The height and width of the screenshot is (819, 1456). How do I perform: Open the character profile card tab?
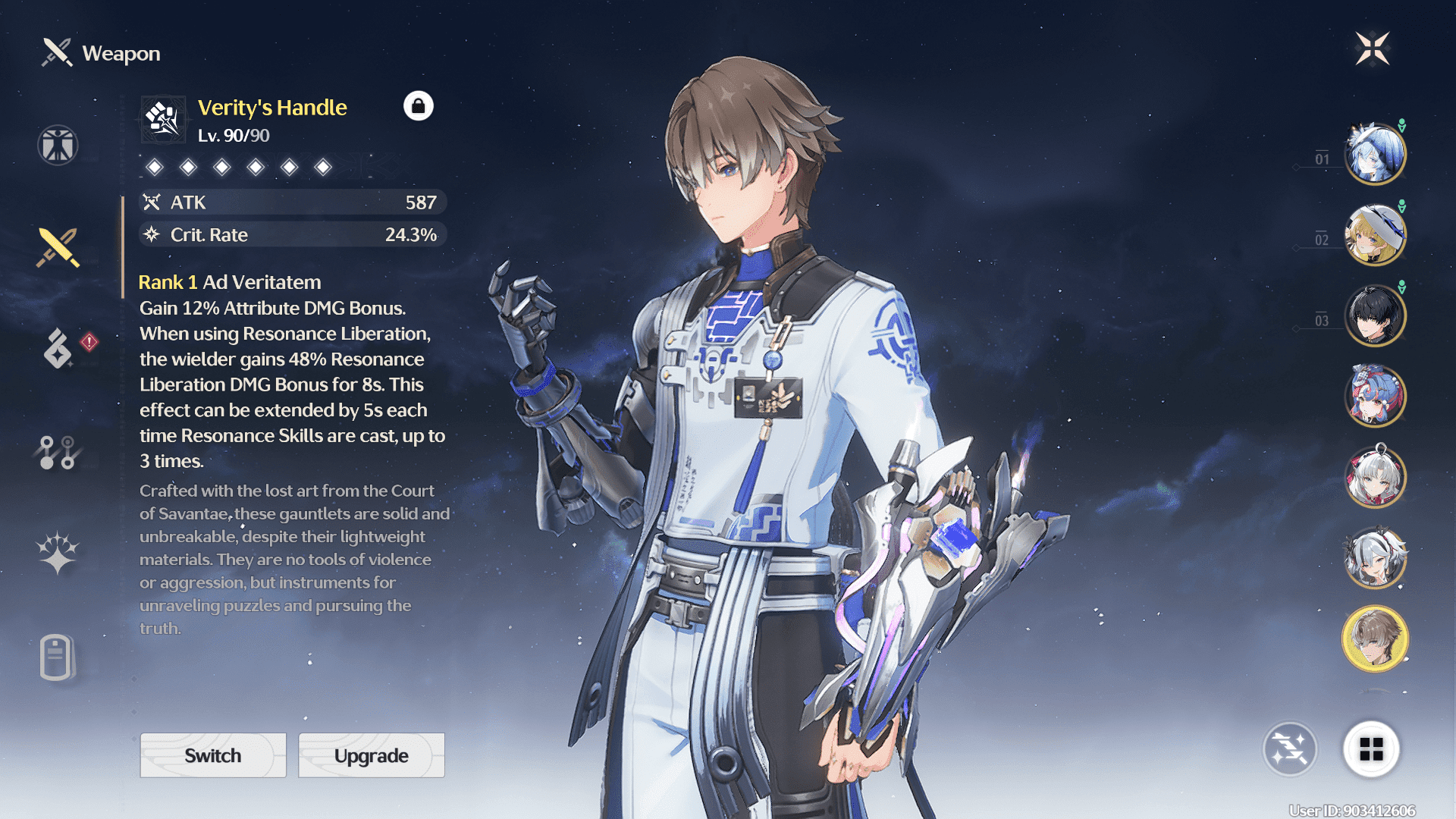pyautogui.click(x=56, y=657)
